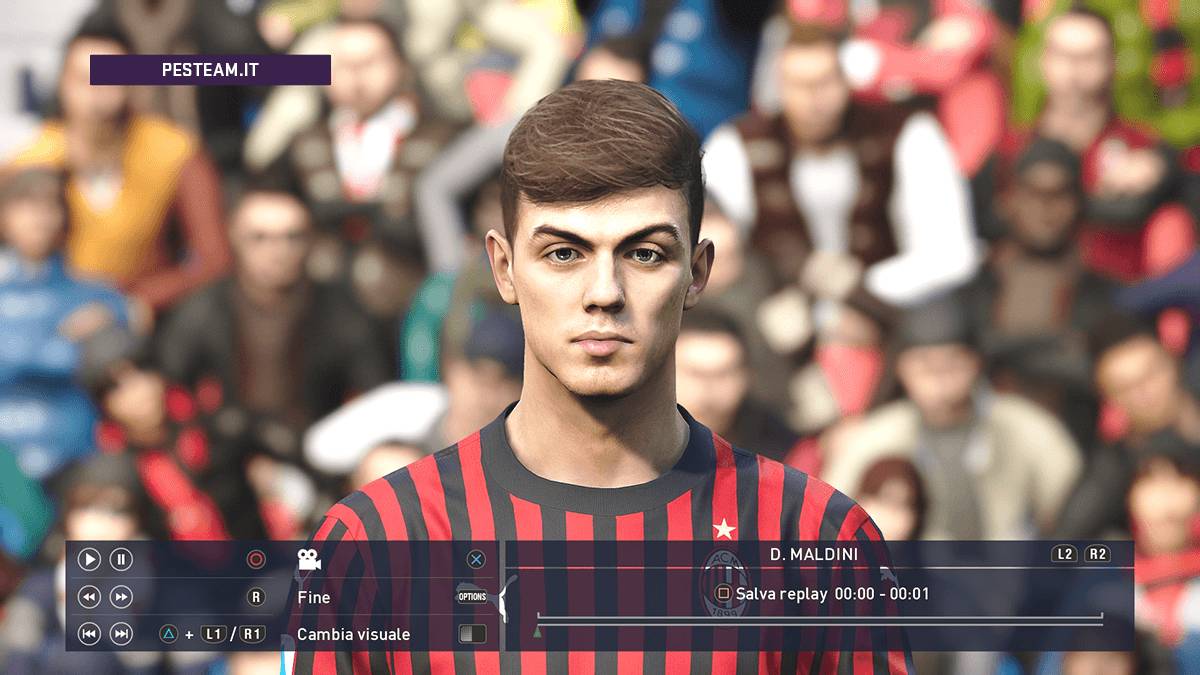Fast-forward the replay

[121, 597]
